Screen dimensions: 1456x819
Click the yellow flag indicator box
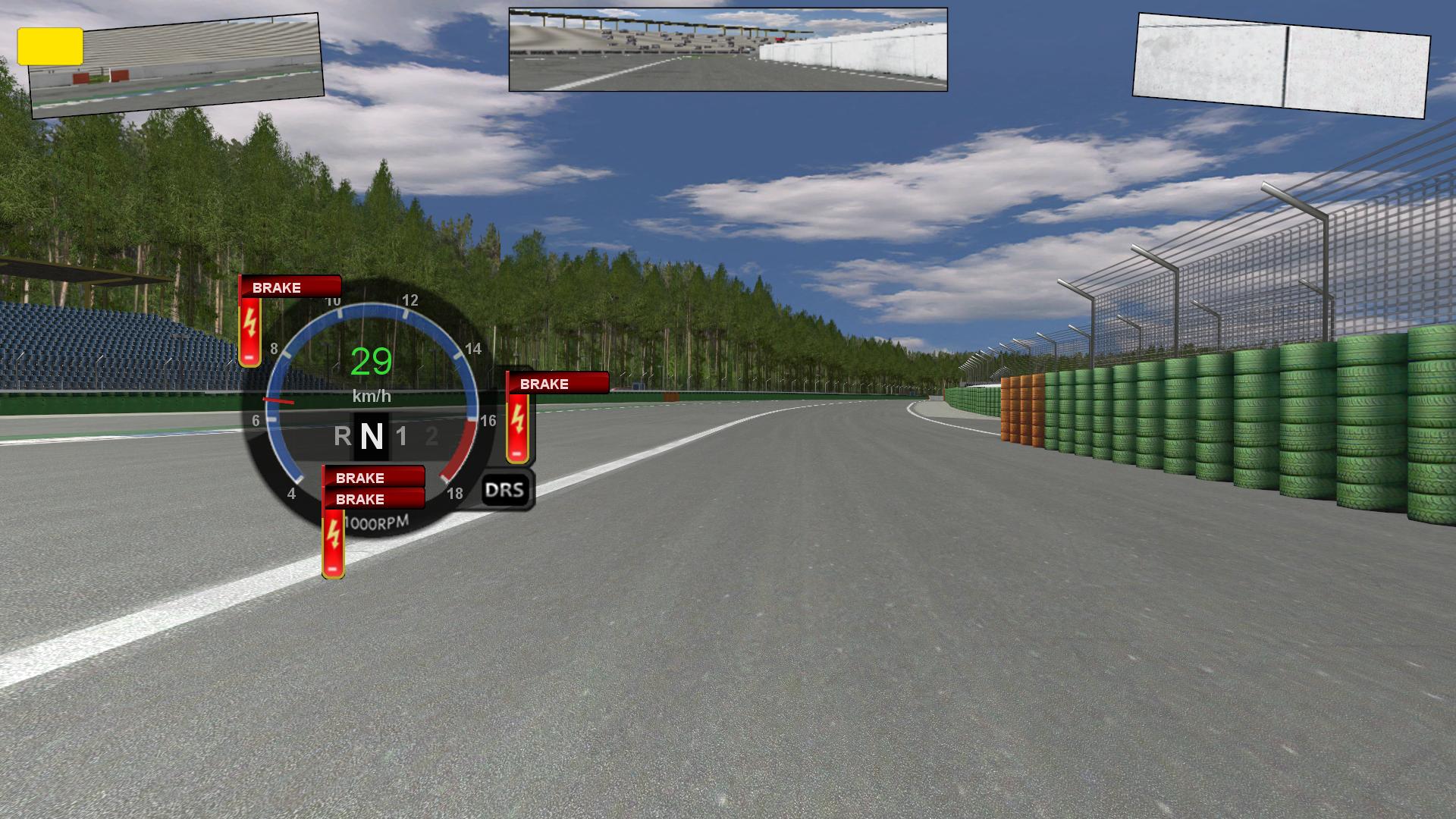[x=50, y=46]
